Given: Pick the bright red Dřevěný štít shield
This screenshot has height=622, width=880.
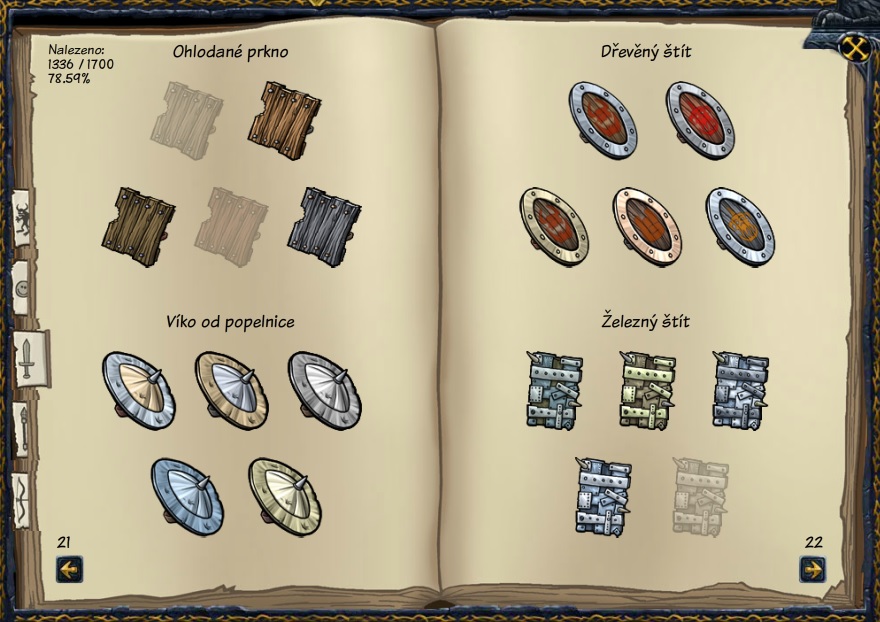Looking at the screenshot, I should [700, 120].
